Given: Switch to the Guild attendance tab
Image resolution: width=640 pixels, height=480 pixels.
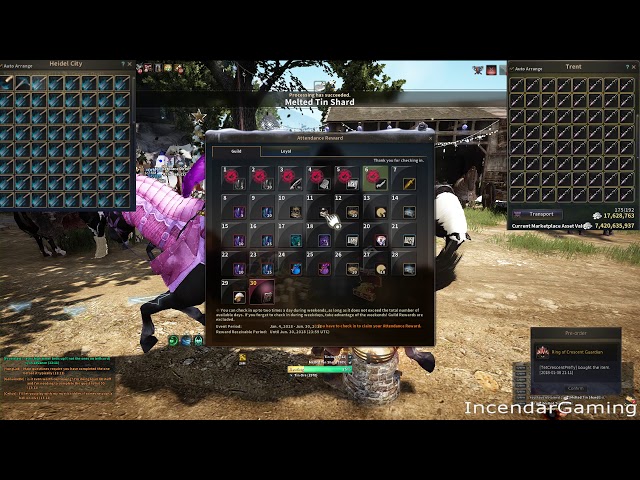Looking at the screenshot, I should pos(236,151).
